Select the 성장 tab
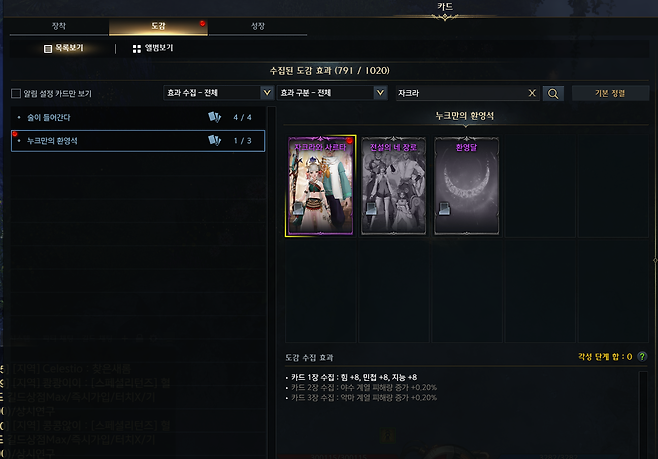Screen dimensions: 658x459 258,27
